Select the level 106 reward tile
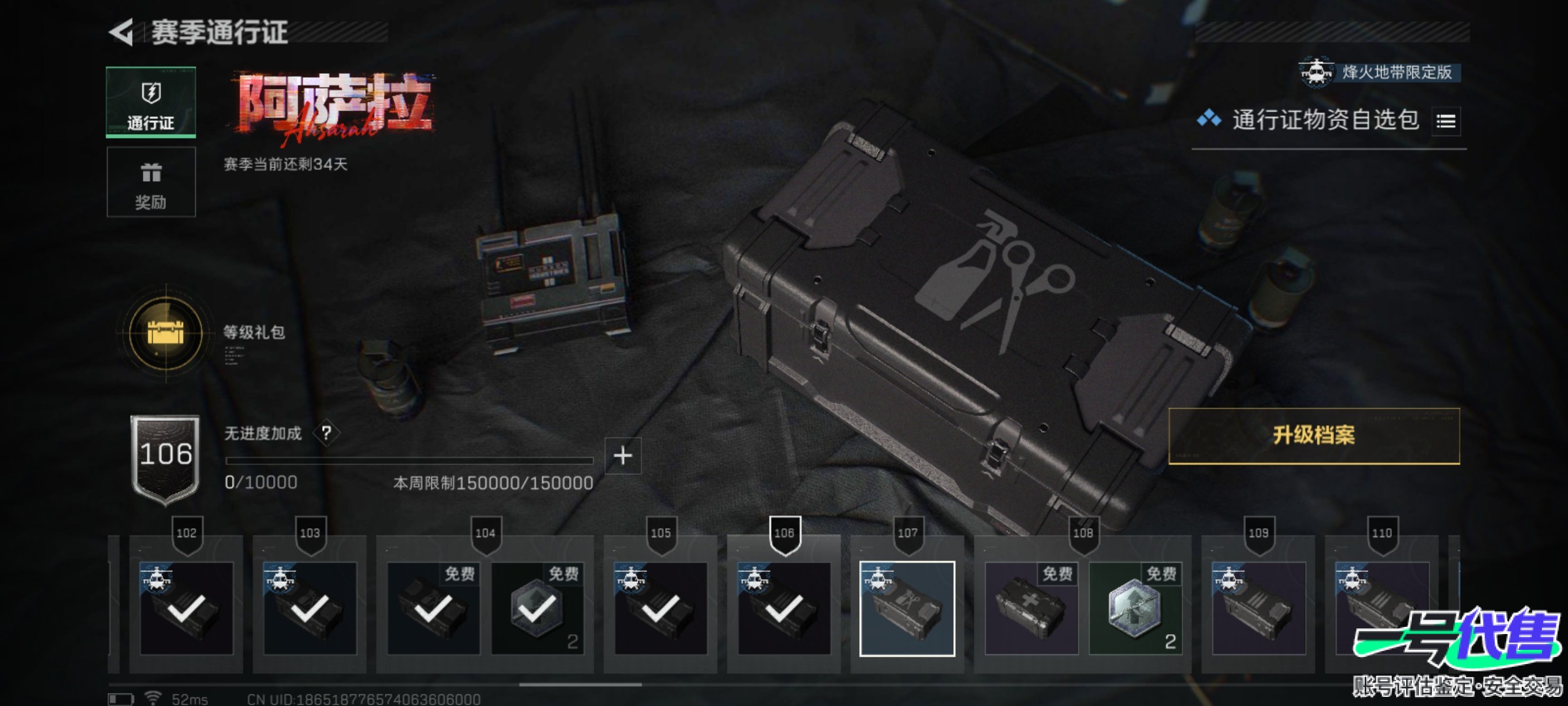This screenshot has width=1568, height=706. (784, 609)
